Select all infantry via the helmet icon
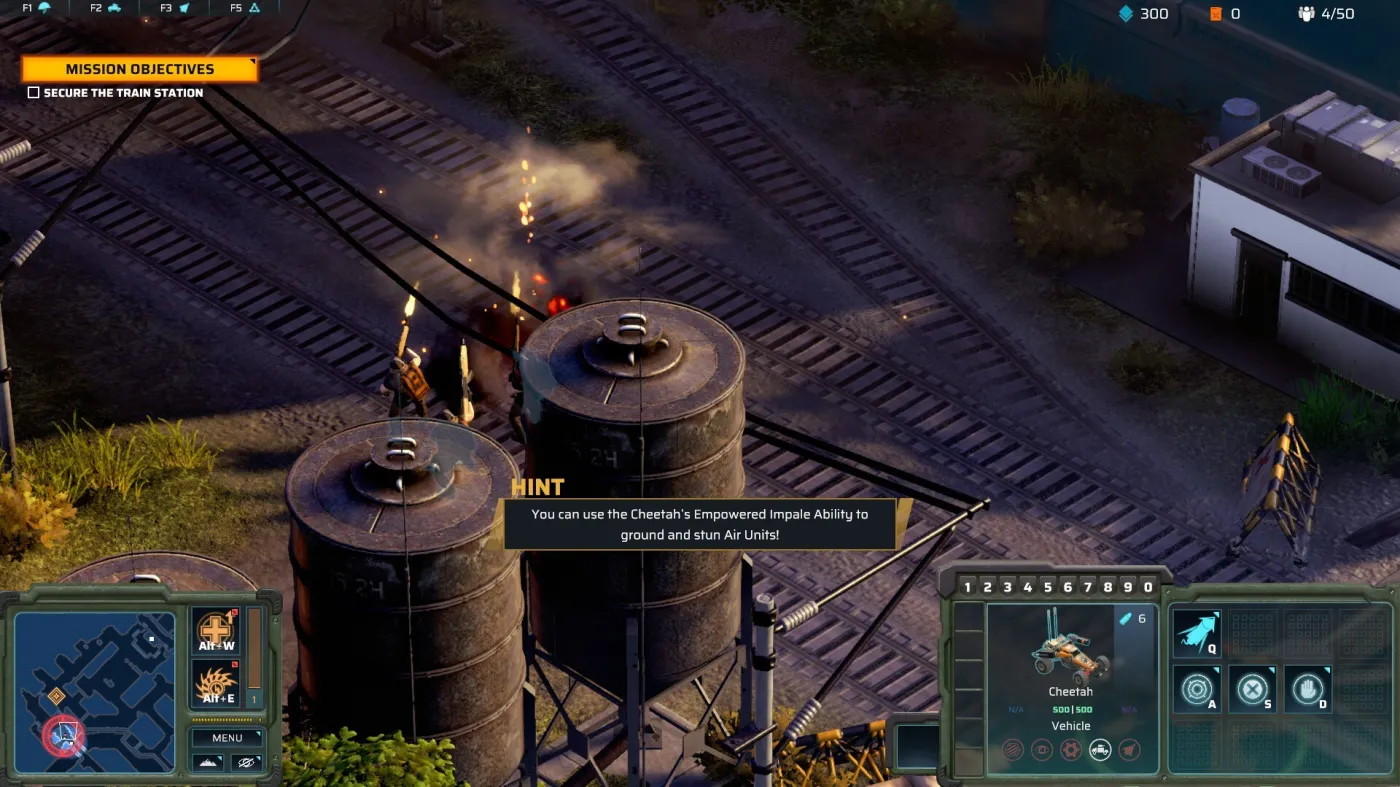Screen dimensions: 1400x787 coord(44,8)
